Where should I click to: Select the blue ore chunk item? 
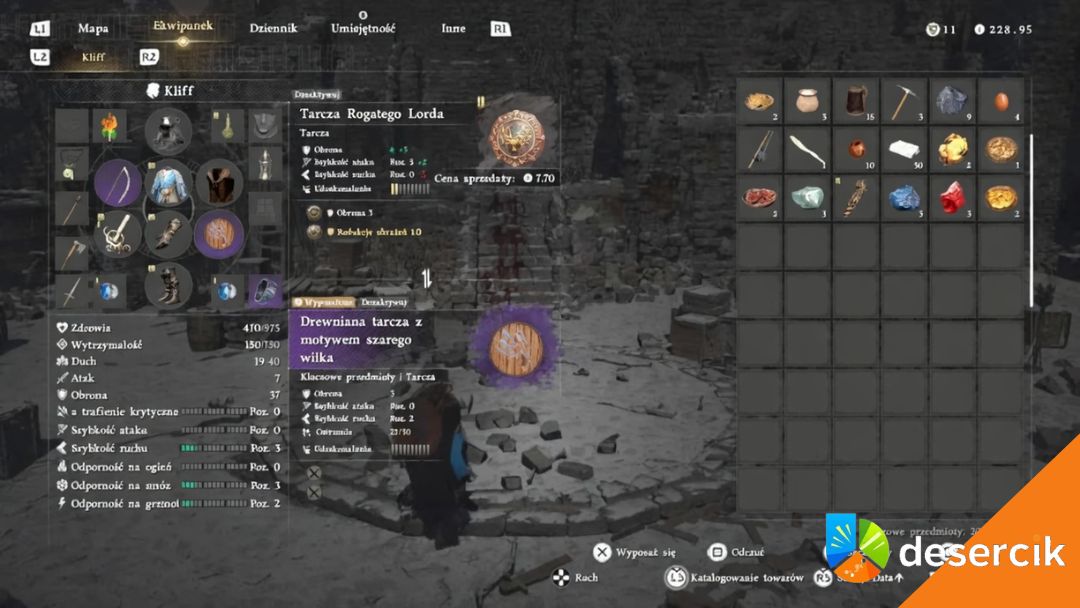pos(905,197)
